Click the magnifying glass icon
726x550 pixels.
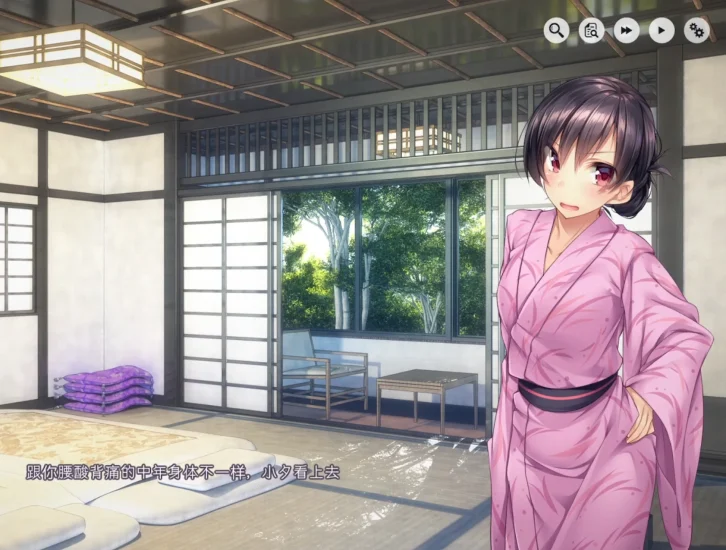tap(556, 31)
